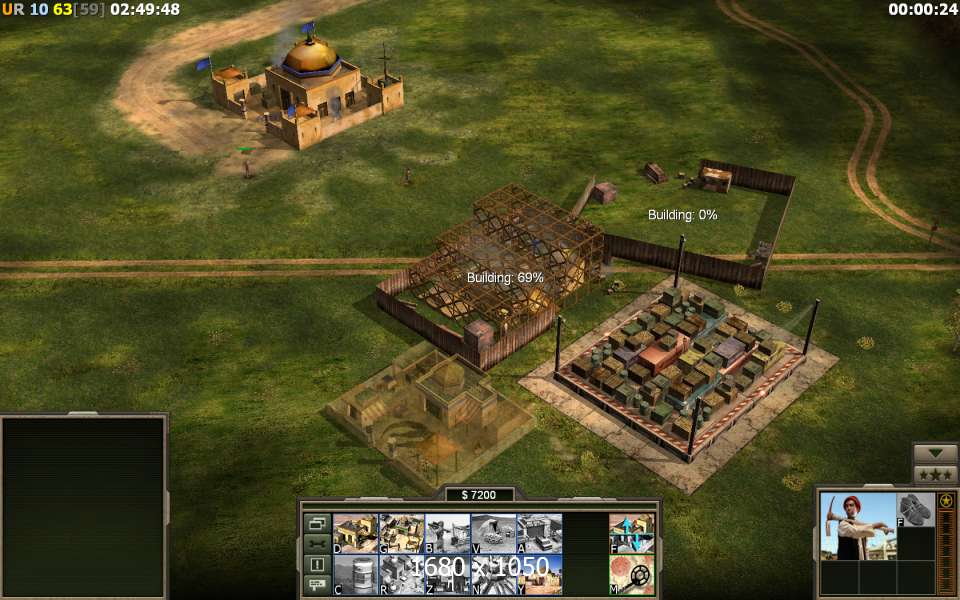Select the Arms Dealer icon labeled A
Screen dimensions: 960x600
click(x=539, y=533)
